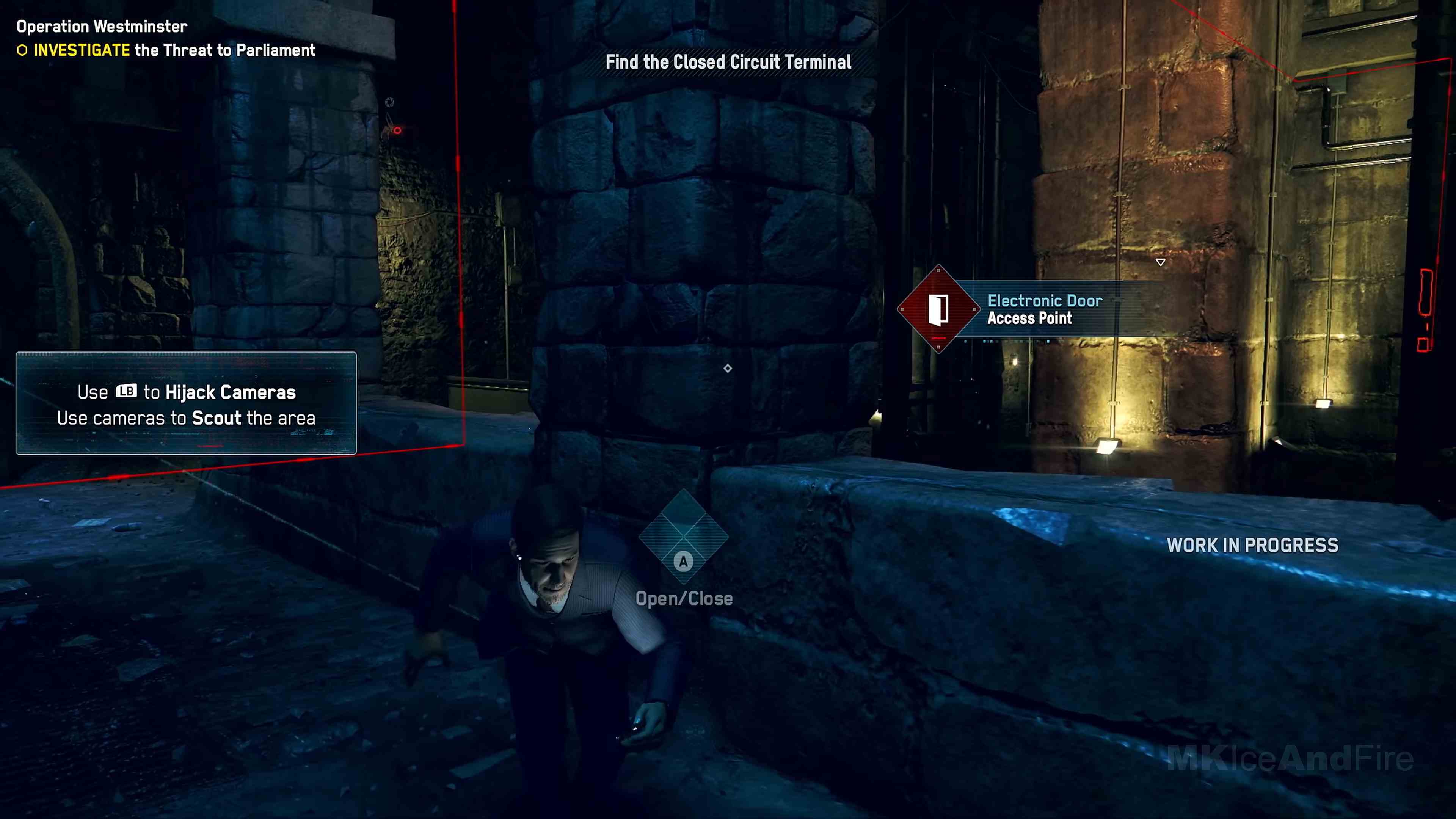1456x819 pixels.
Task: Click the camera shutter icon above the pillar
Action: pos(390,102)
